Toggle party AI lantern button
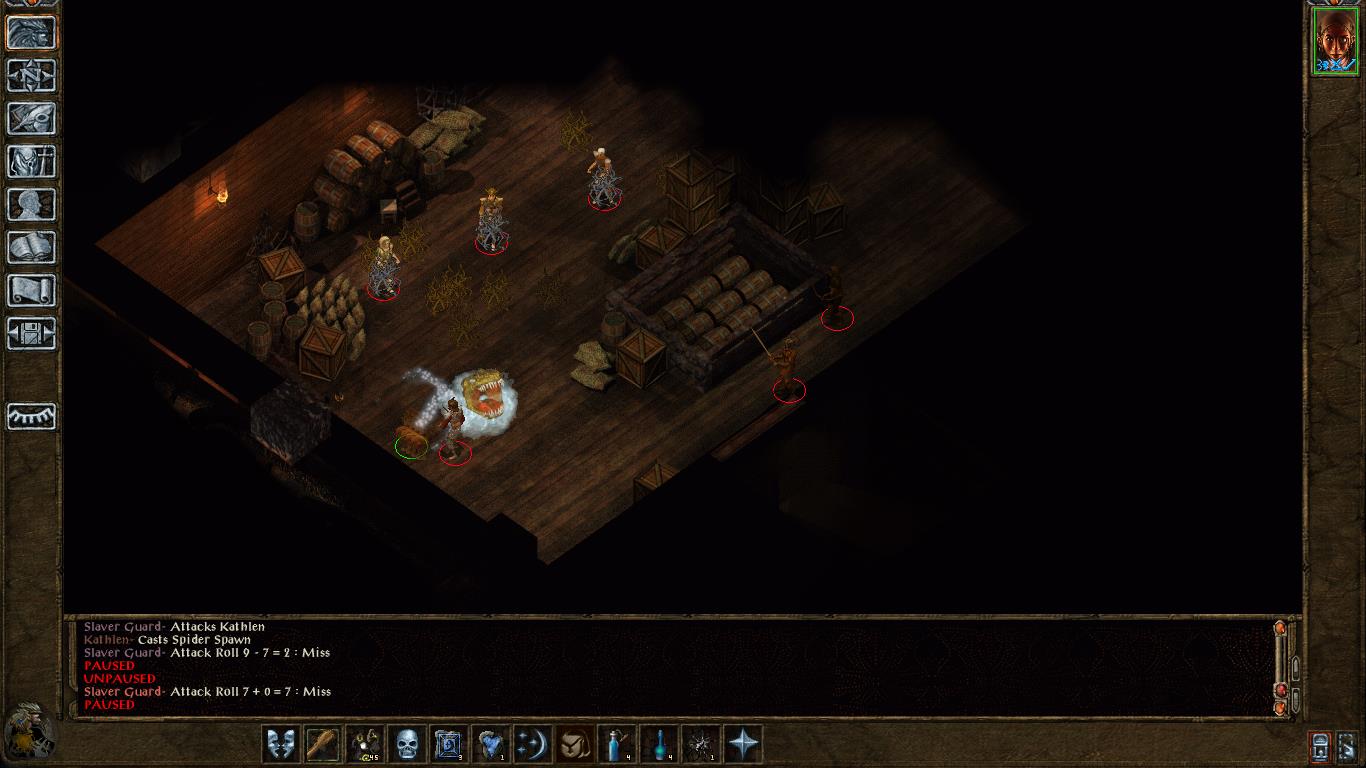The width and height of the screenshot is (1366, 768). (1320, 745)
